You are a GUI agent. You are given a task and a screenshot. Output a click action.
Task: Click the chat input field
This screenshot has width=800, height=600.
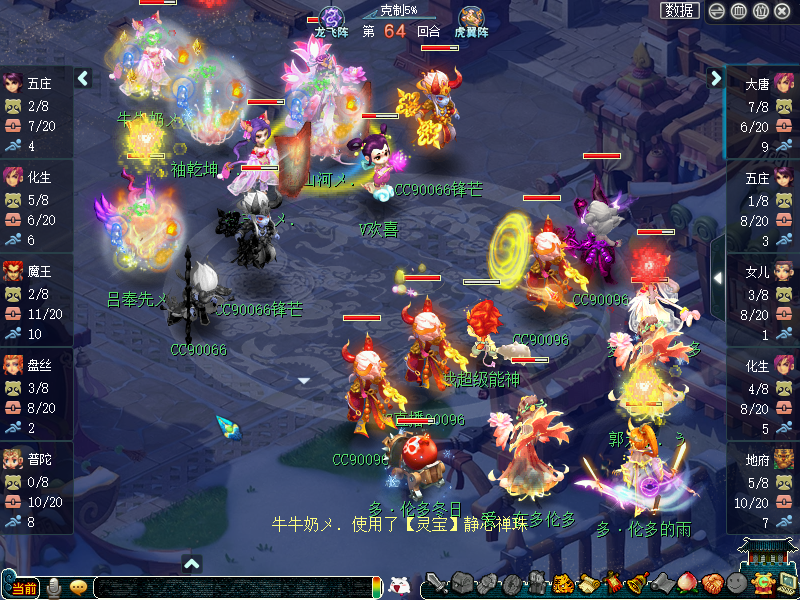[230, 587]
